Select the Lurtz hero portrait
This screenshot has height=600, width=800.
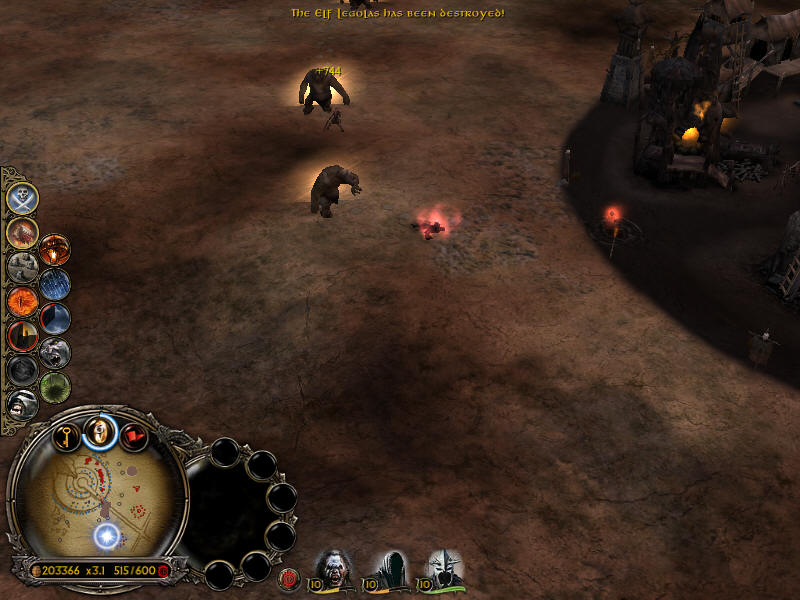pos(333,567)
